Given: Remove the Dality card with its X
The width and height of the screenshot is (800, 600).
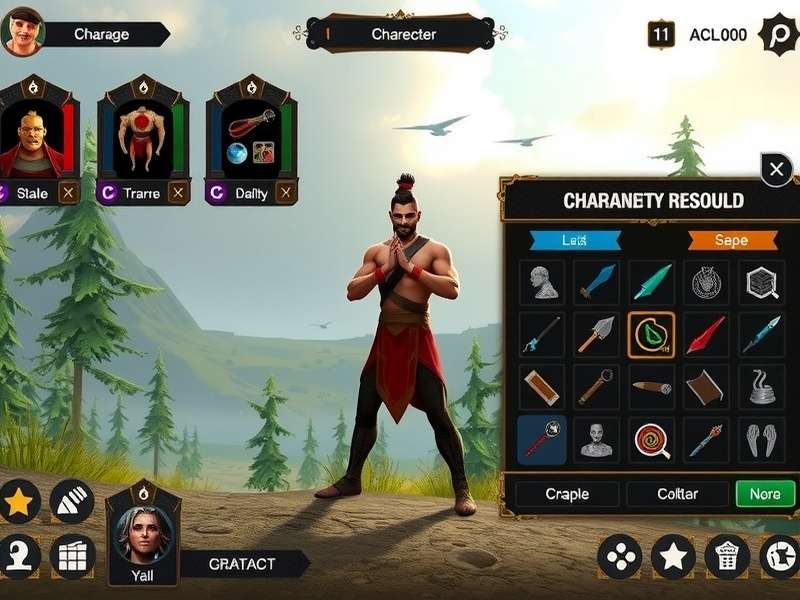Looking at the screenshot, I should coord(286,193).
